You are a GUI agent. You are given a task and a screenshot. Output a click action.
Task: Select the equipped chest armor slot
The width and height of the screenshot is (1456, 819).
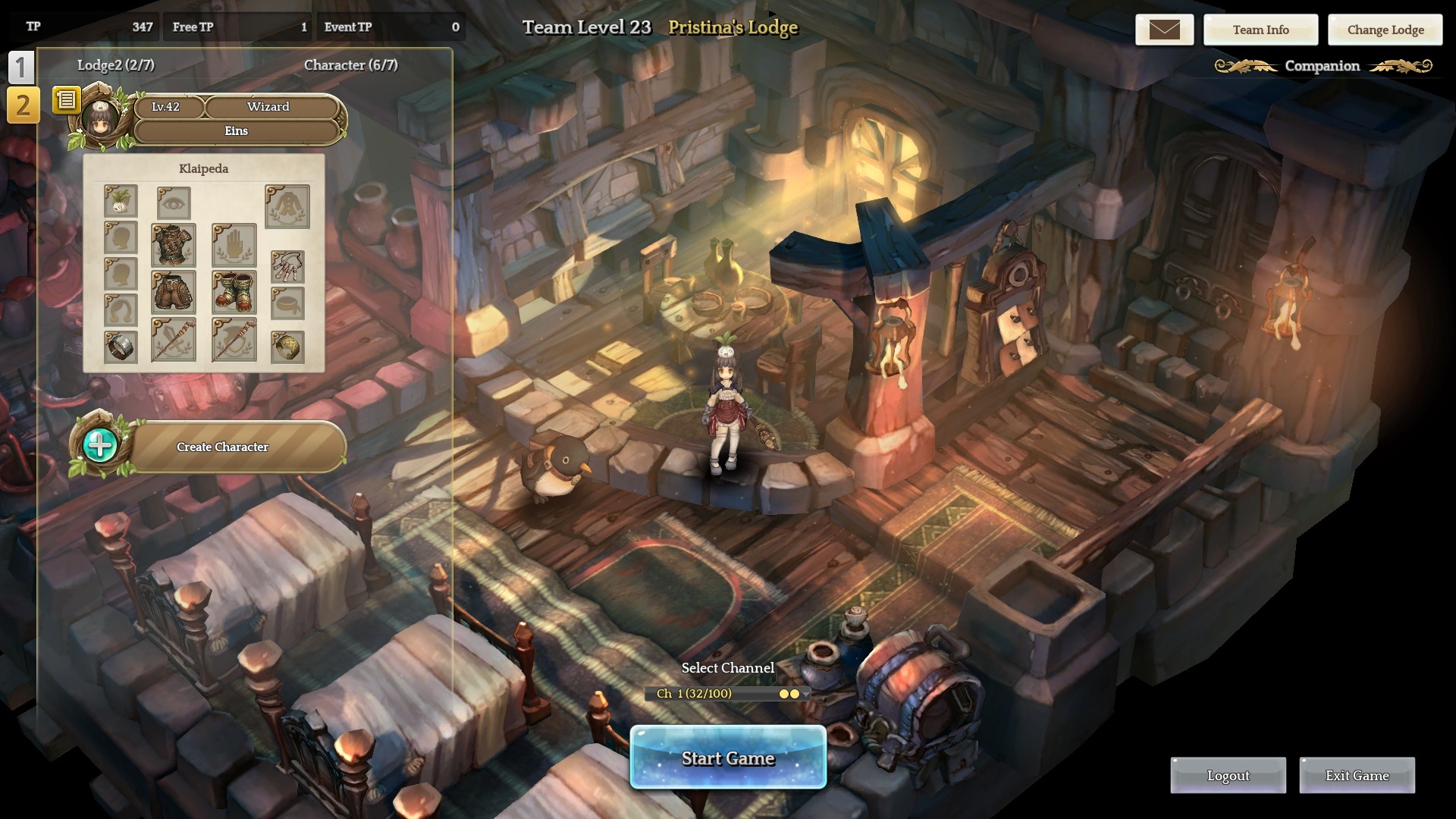(x=174, y=245)
